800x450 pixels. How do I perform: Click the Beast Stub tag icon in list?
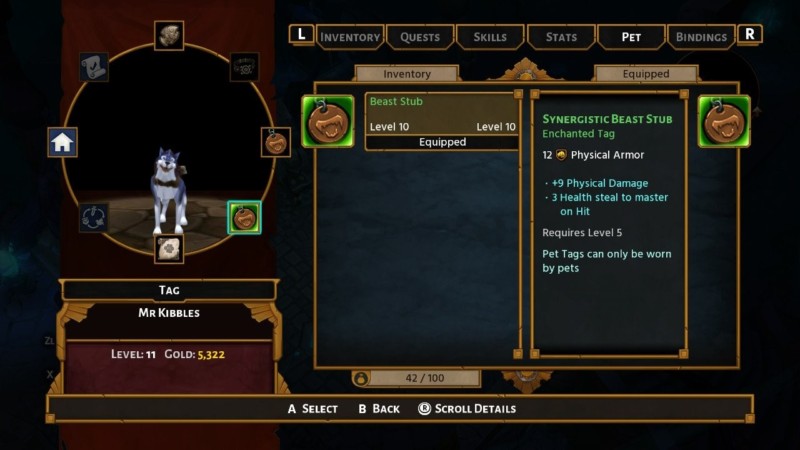click(x=328, y=121)
